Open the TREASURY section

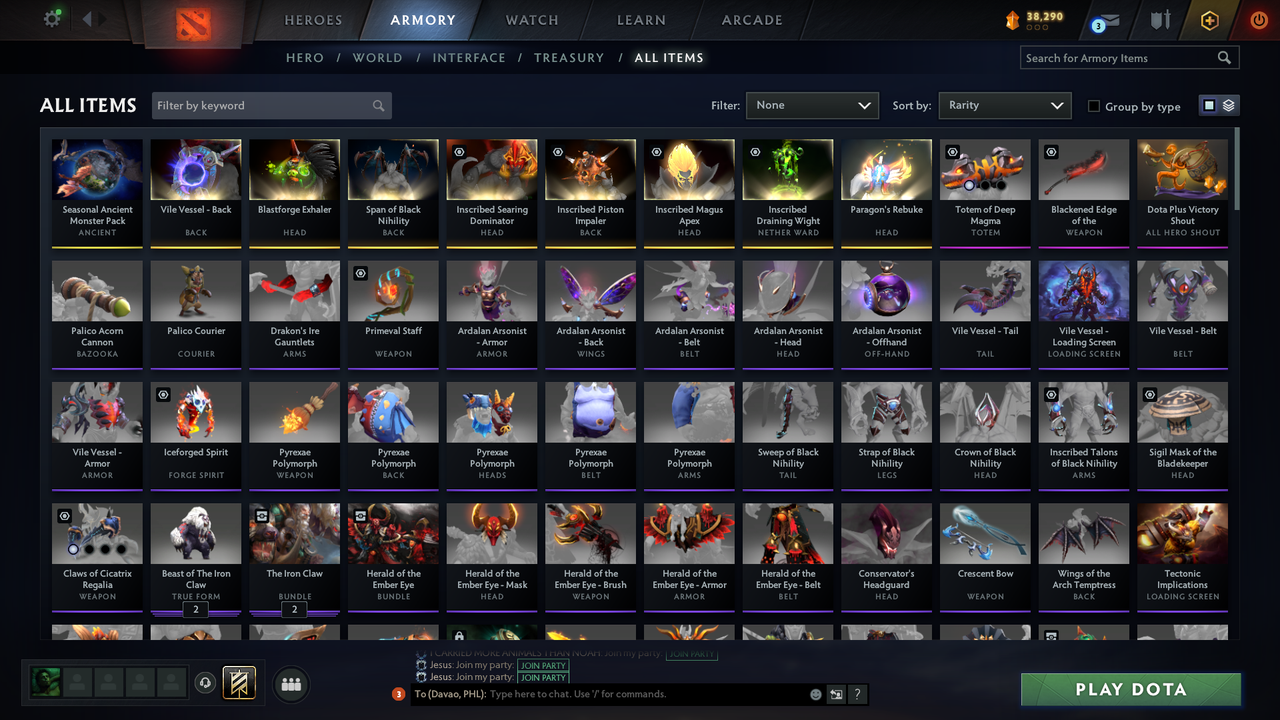pyautogui.click(x=568, y=57)
